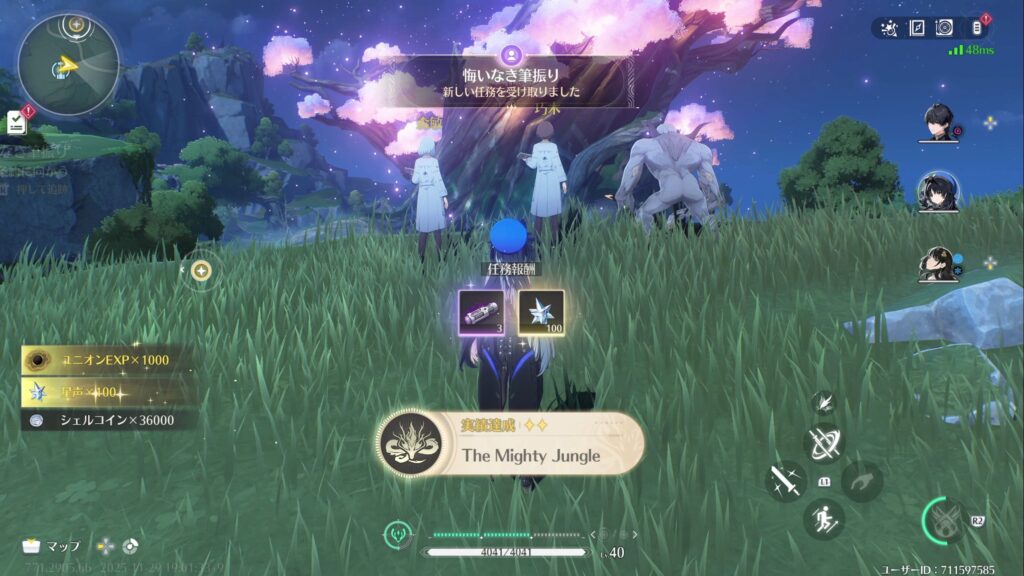1024x576 pixels.
Task: Open the circular minimap
Action: click(67, 63)
